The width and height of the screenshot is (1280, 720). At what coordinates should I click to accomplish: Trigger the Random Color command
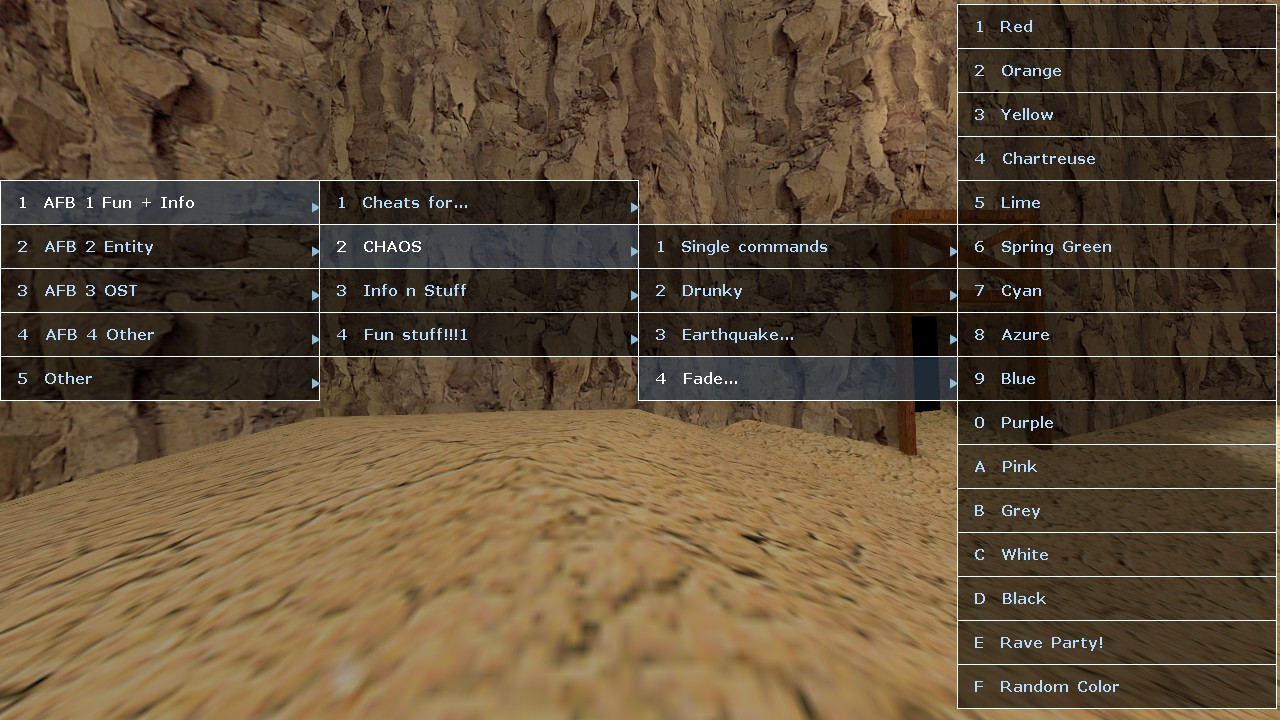[x=1115, y=686]
